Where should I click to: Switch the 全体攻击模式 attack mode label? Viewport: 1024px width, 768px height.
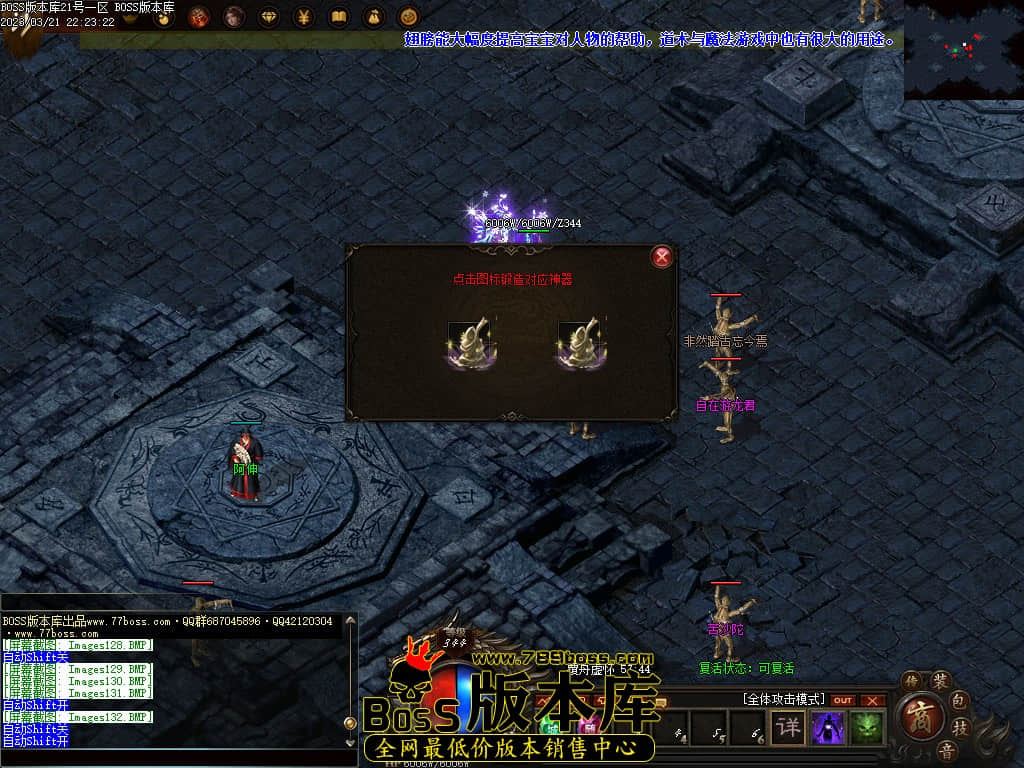783,699
